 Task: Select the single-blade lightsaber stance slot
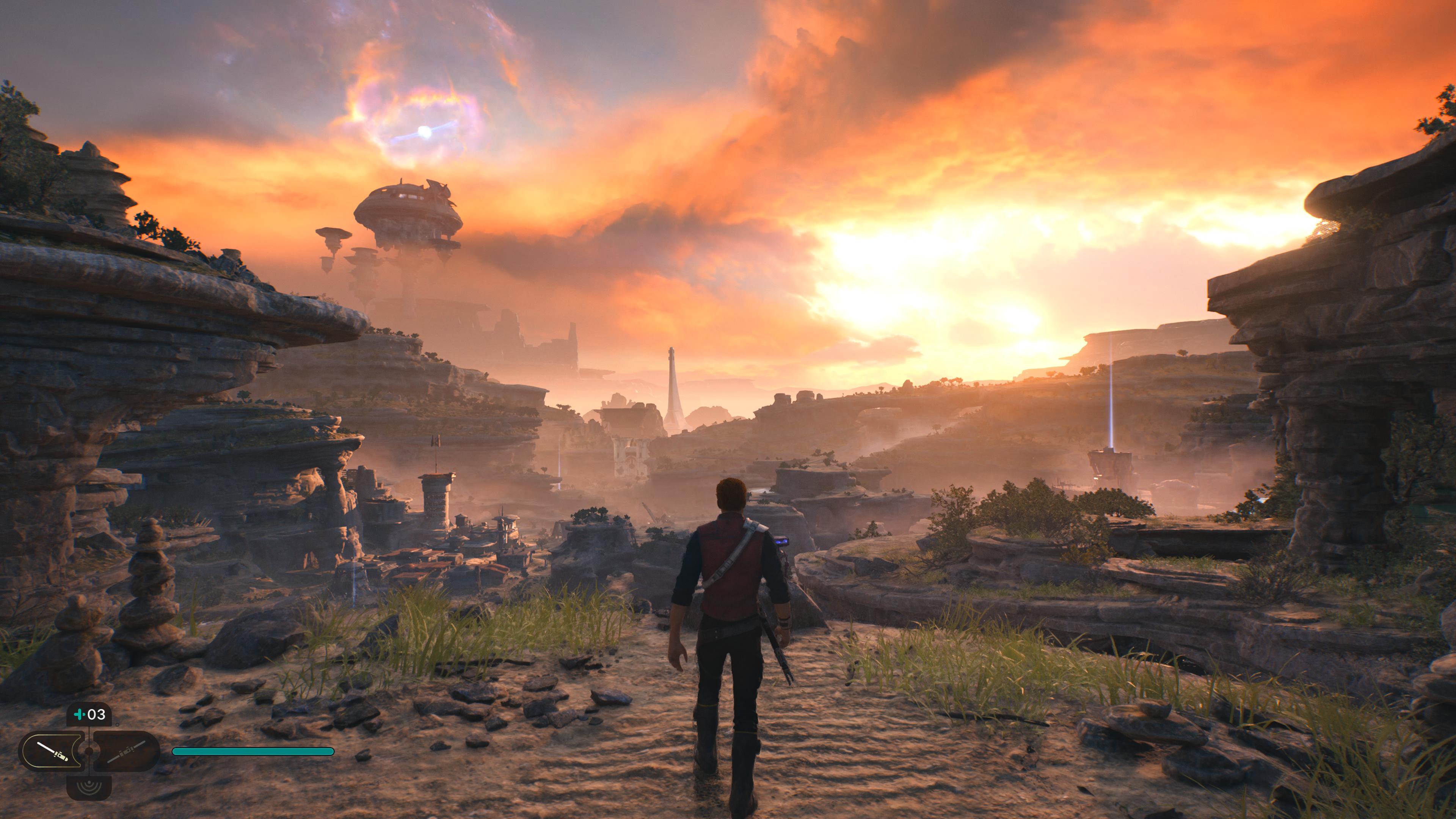point(52,751)
